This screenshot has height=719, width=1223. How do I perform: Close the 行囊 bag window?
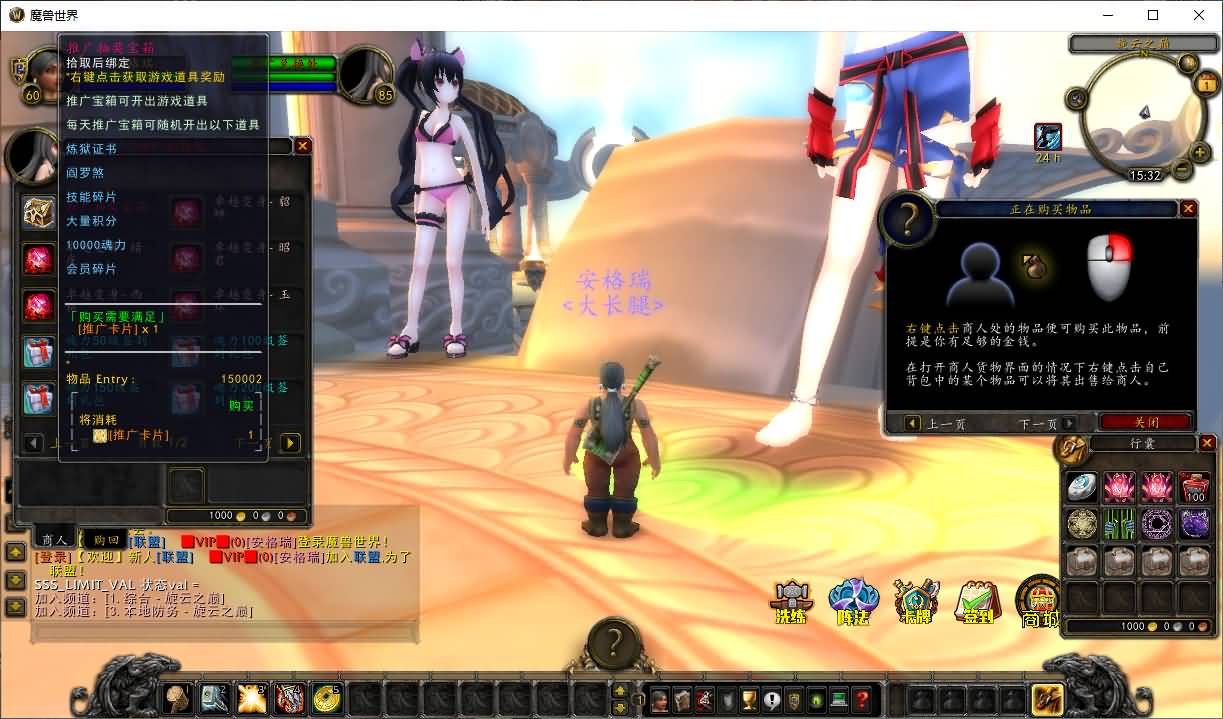1207,443
